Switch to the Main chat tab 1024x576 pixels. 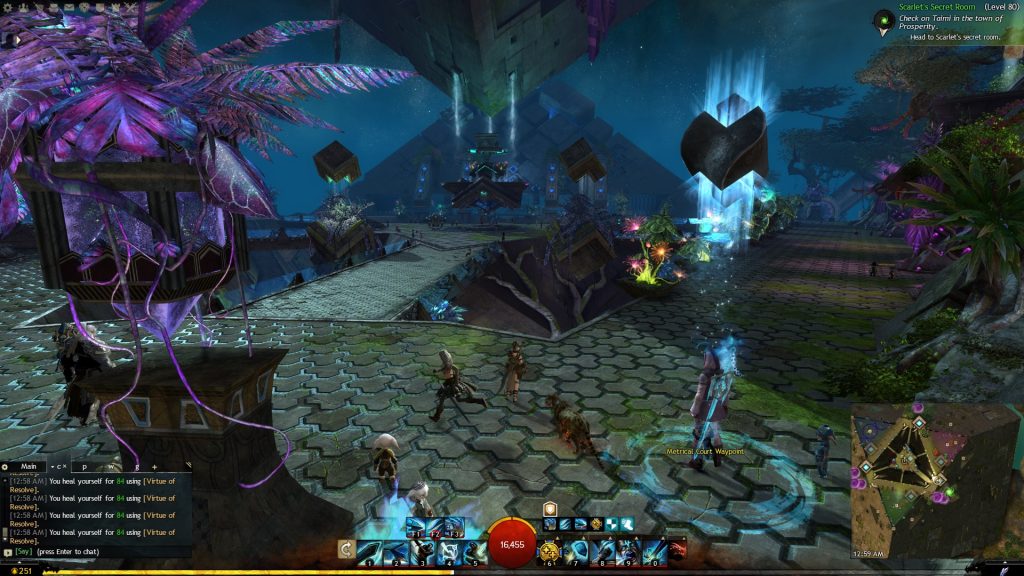point(29,466)
